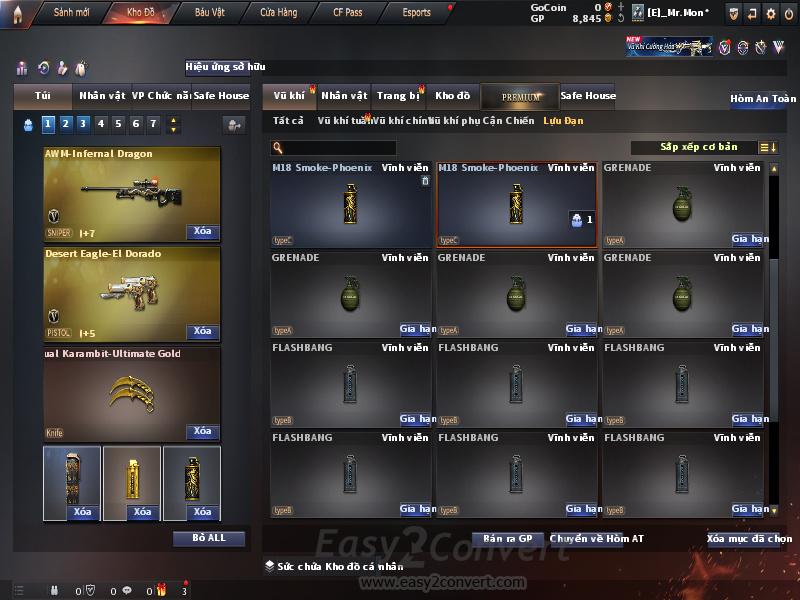Click the Bán ra GP button
Screen dimensions: 800x600
(x=507, y=539)
